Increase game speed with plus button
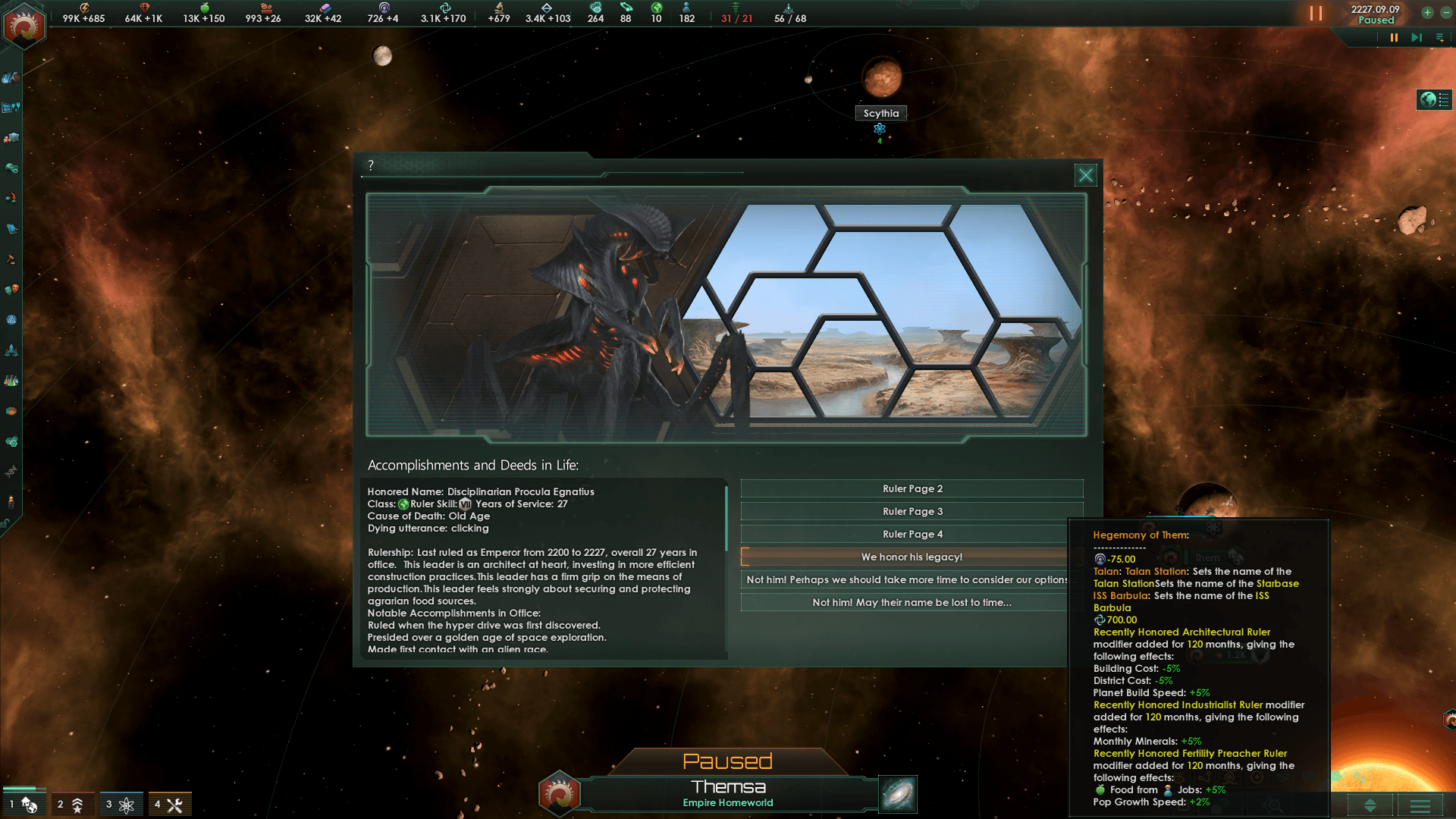The image size is (1456, 819). 1427,12
